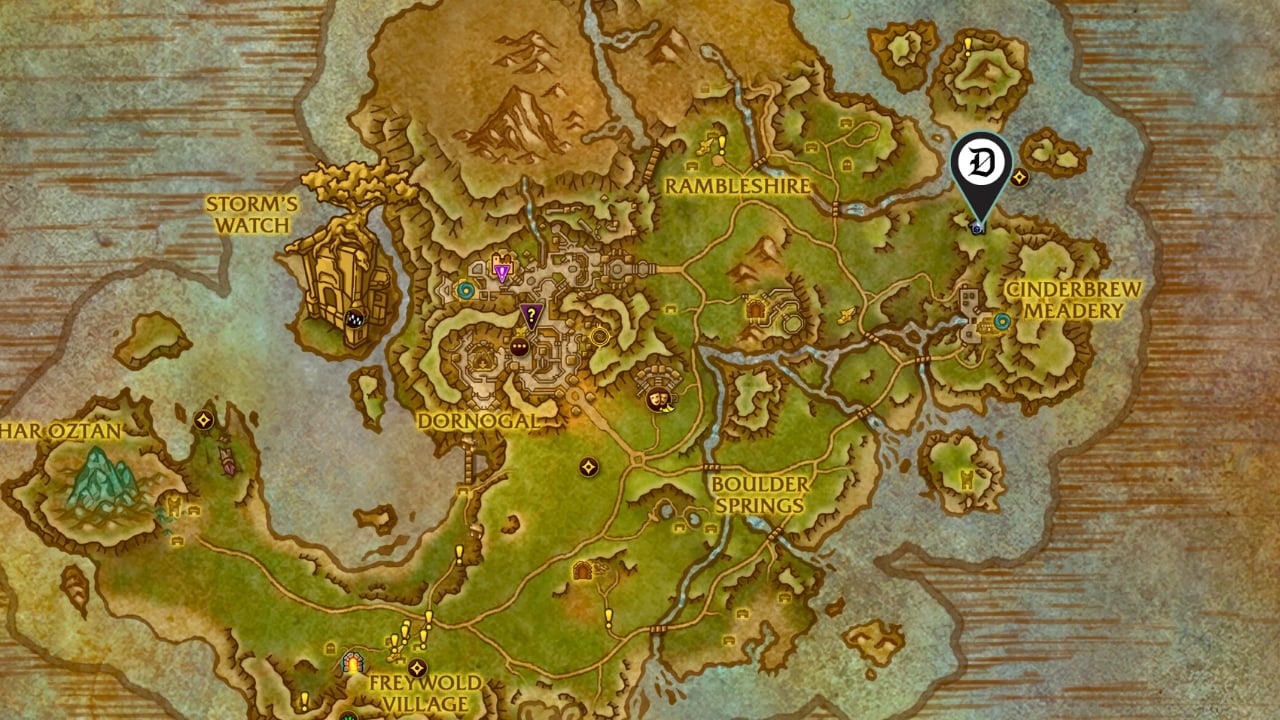
Task: Select the Rambleshire label
Action: (740, 186)
